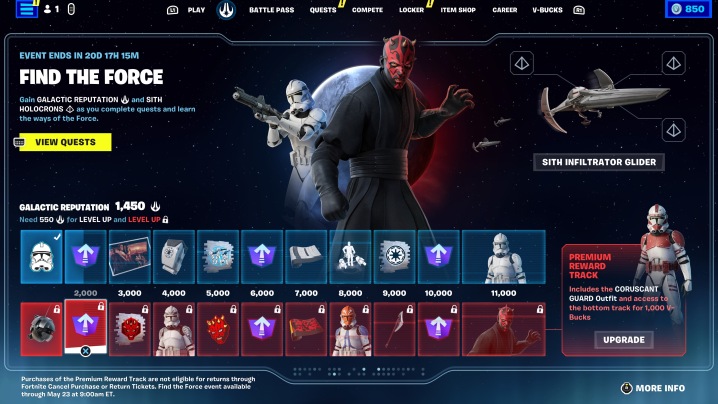This screenshot has width=718, height=404.
Task: Open the Career tab
Action: [x=505, y=10]
